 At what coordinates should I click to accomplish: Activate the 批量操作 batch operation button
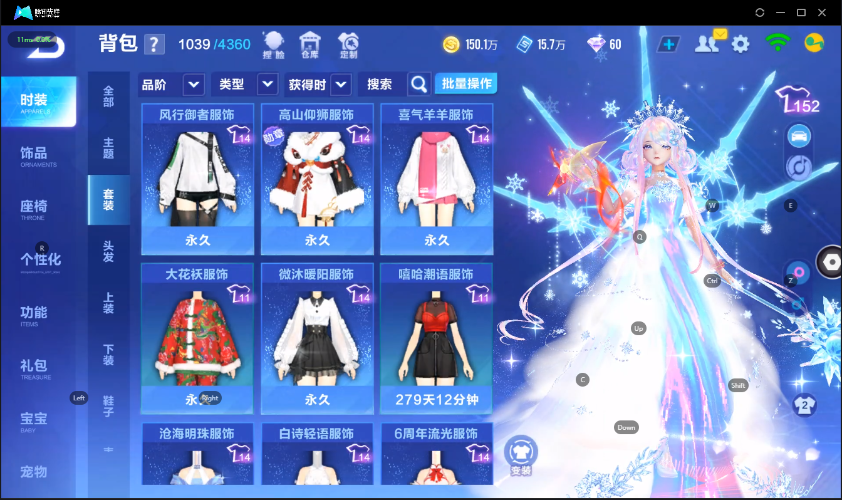pos(468,84)
